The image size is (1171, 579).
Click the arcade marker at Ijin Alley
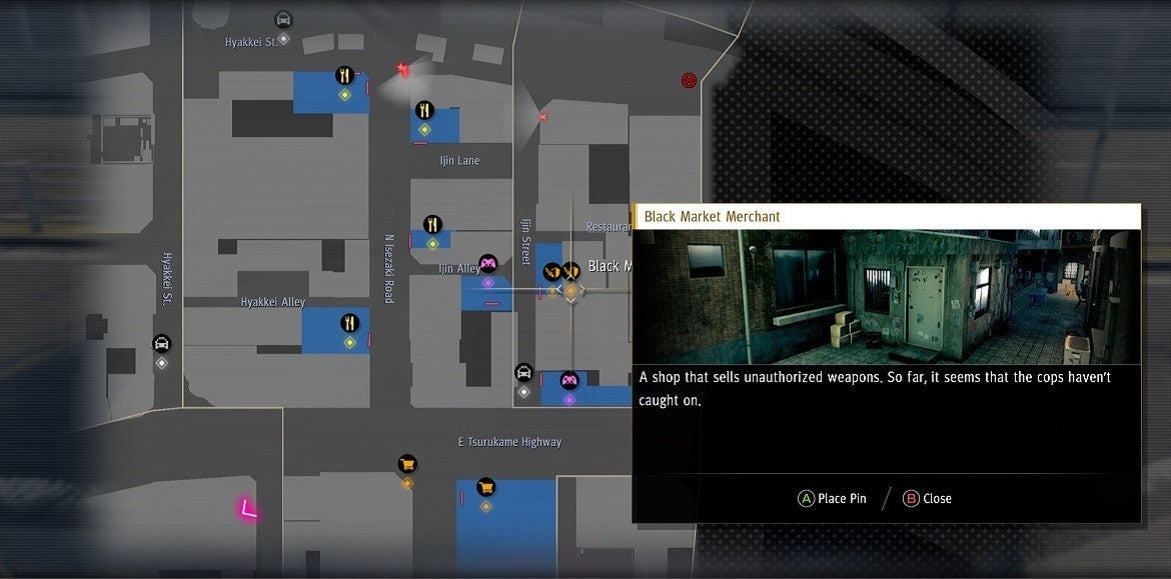[488, 264]
